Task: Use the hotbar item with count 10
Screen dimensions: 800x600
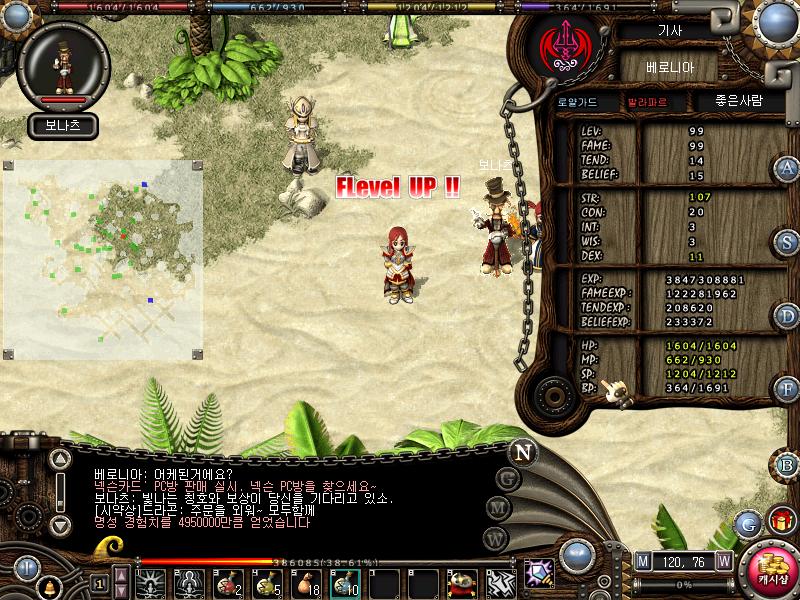Action: tap(345, 582)
